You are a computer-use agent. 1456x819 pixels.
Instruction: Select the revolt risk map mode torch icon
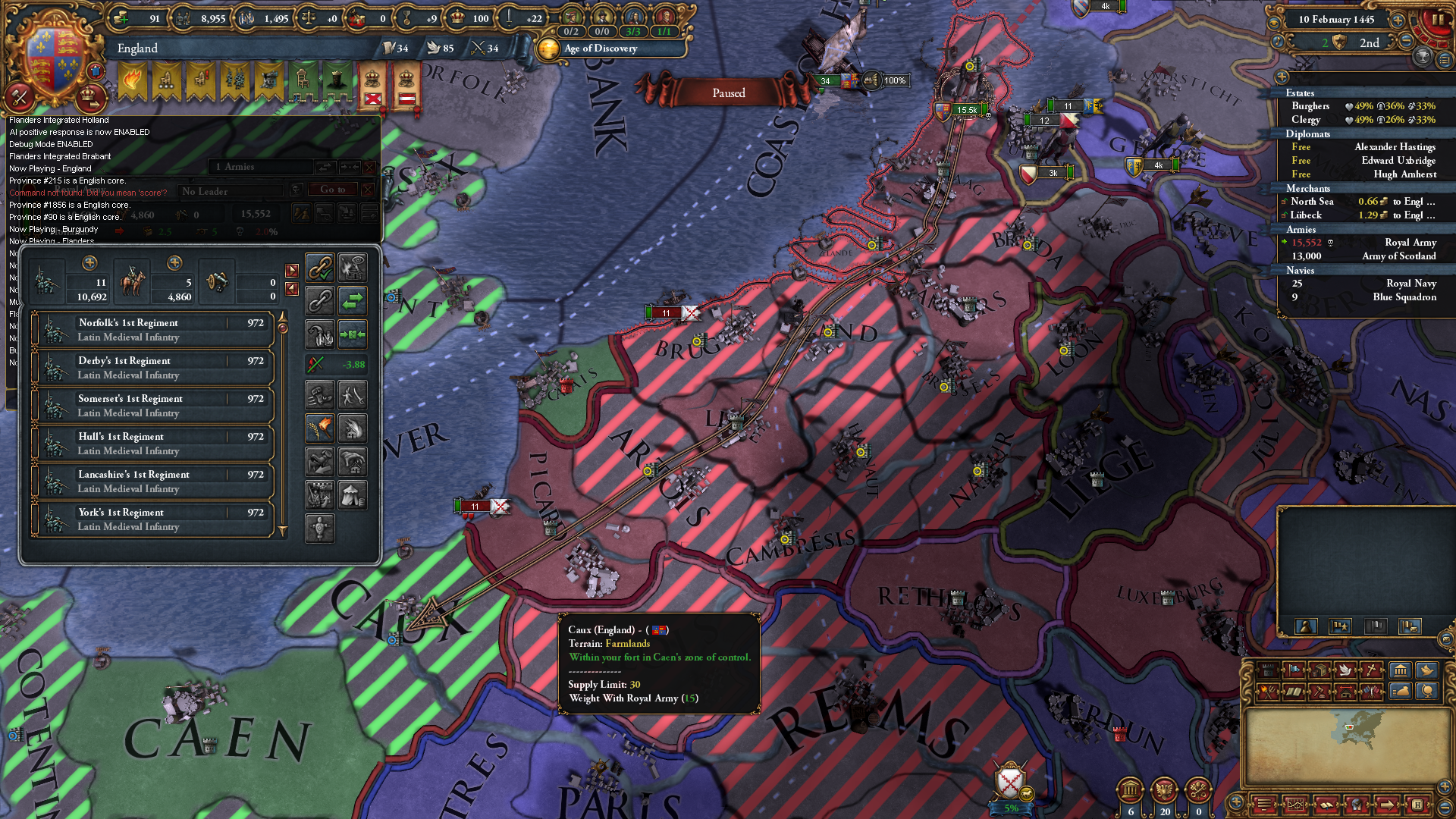(x=1267, y=691)
